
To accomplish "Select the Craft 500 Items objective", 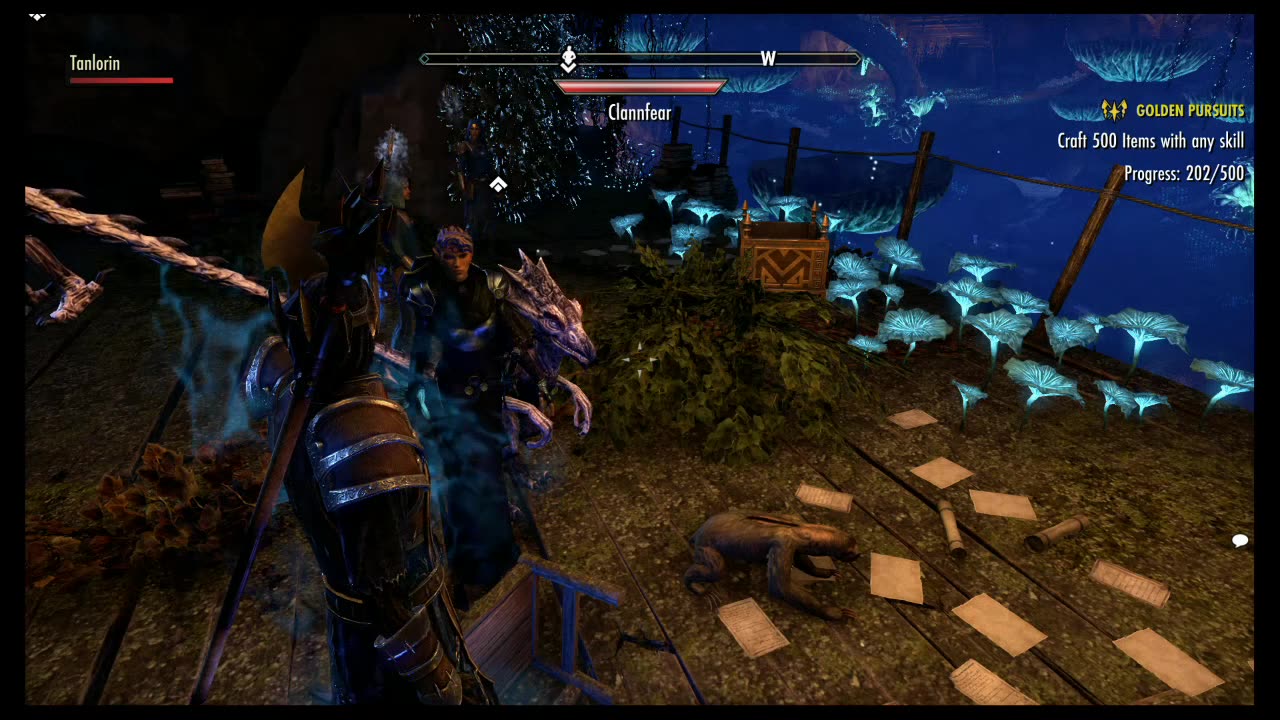I will click(x=1150, y=141).
